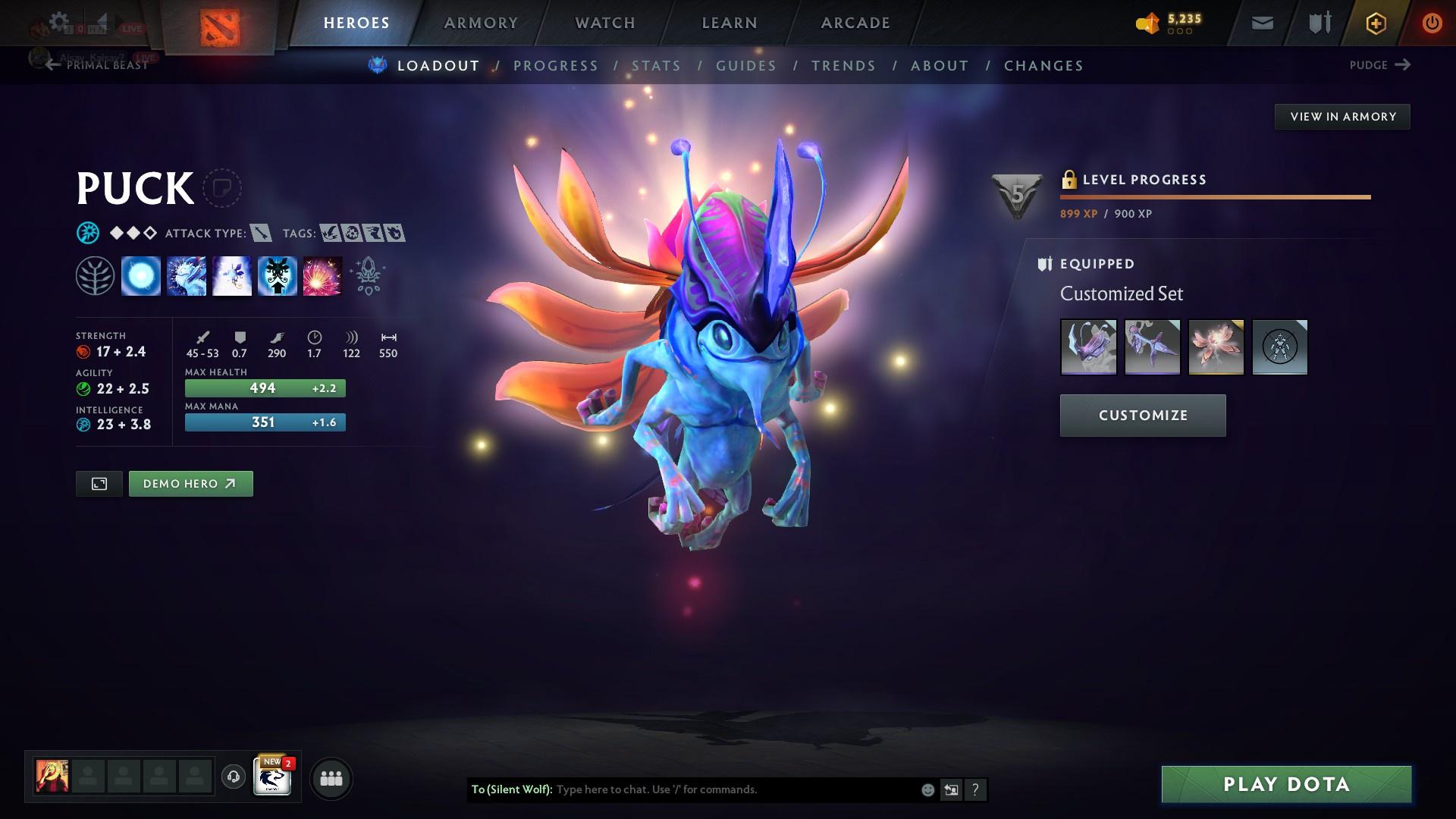Screen dimensions: 1456x819
Task: Open the STATS section for Puck
Action: pos(657,66)
